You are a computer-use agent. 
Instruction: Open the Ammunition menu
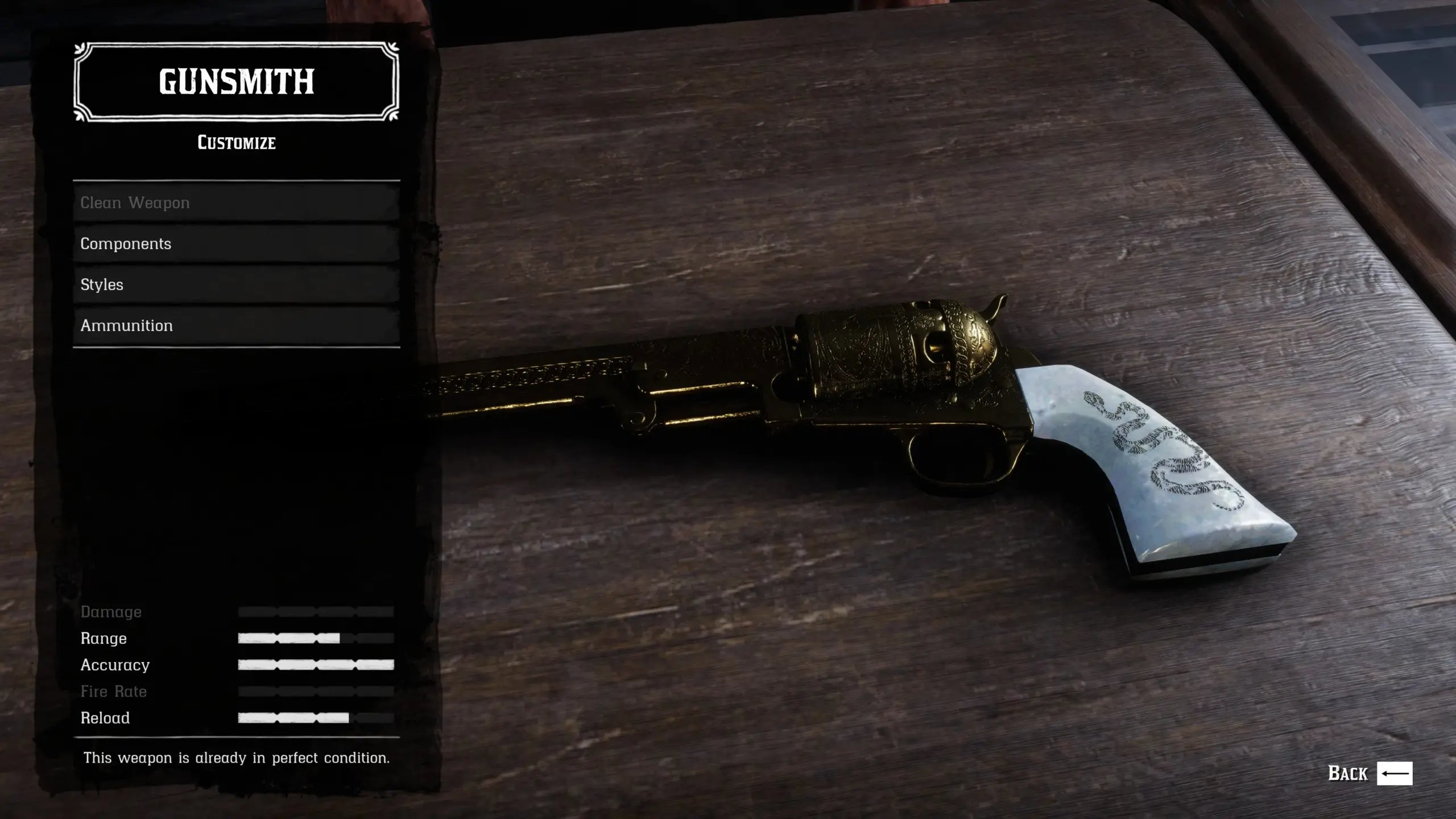tap(236, 325)
